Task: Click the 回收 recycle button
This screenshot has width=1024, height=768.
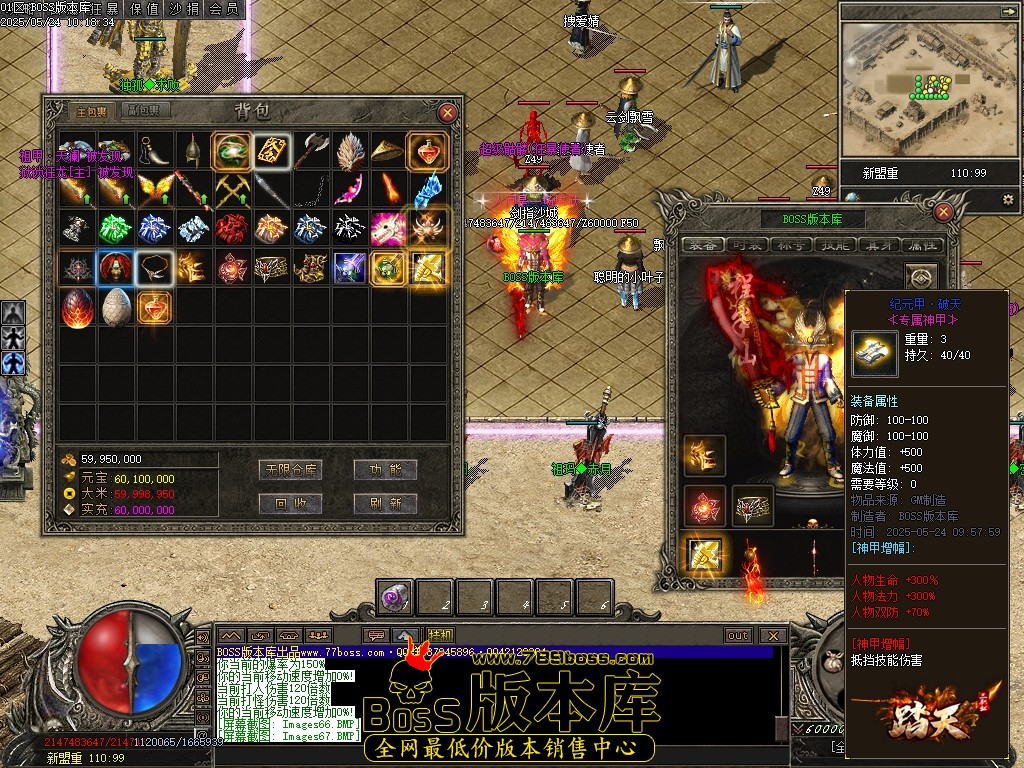Action: [x=289, y=503]
